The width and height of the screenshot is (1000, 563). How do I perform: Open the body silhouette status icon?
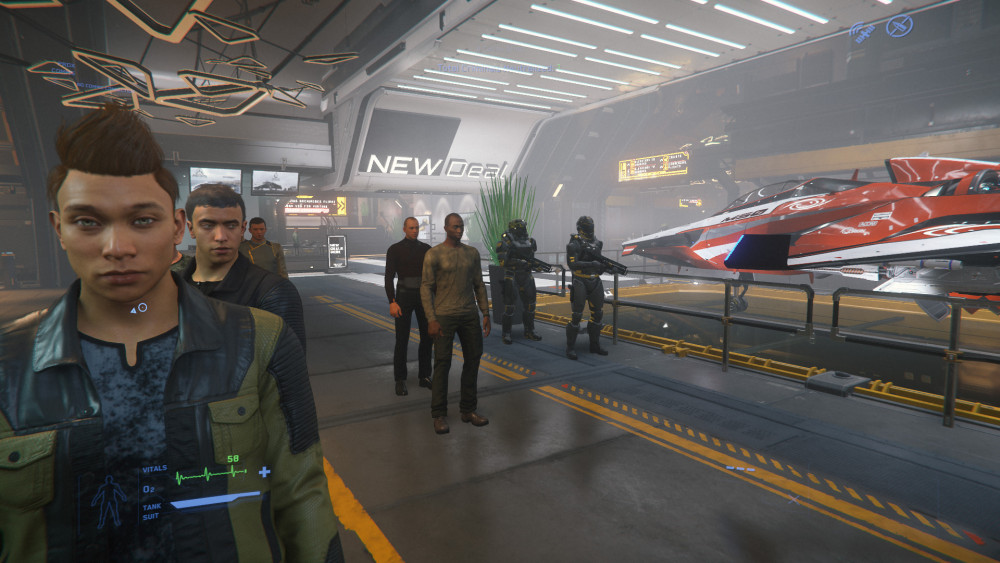(x=109, y=498)
